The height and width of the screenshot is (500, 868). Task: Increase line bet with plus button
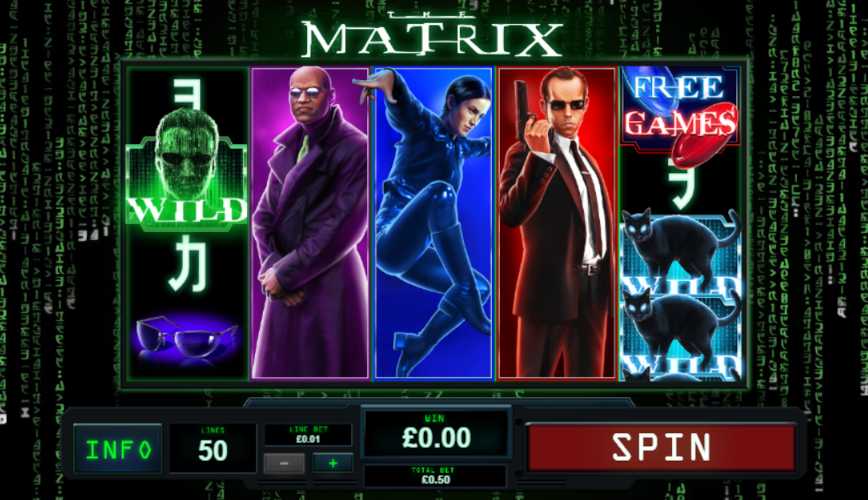point(332,463)
